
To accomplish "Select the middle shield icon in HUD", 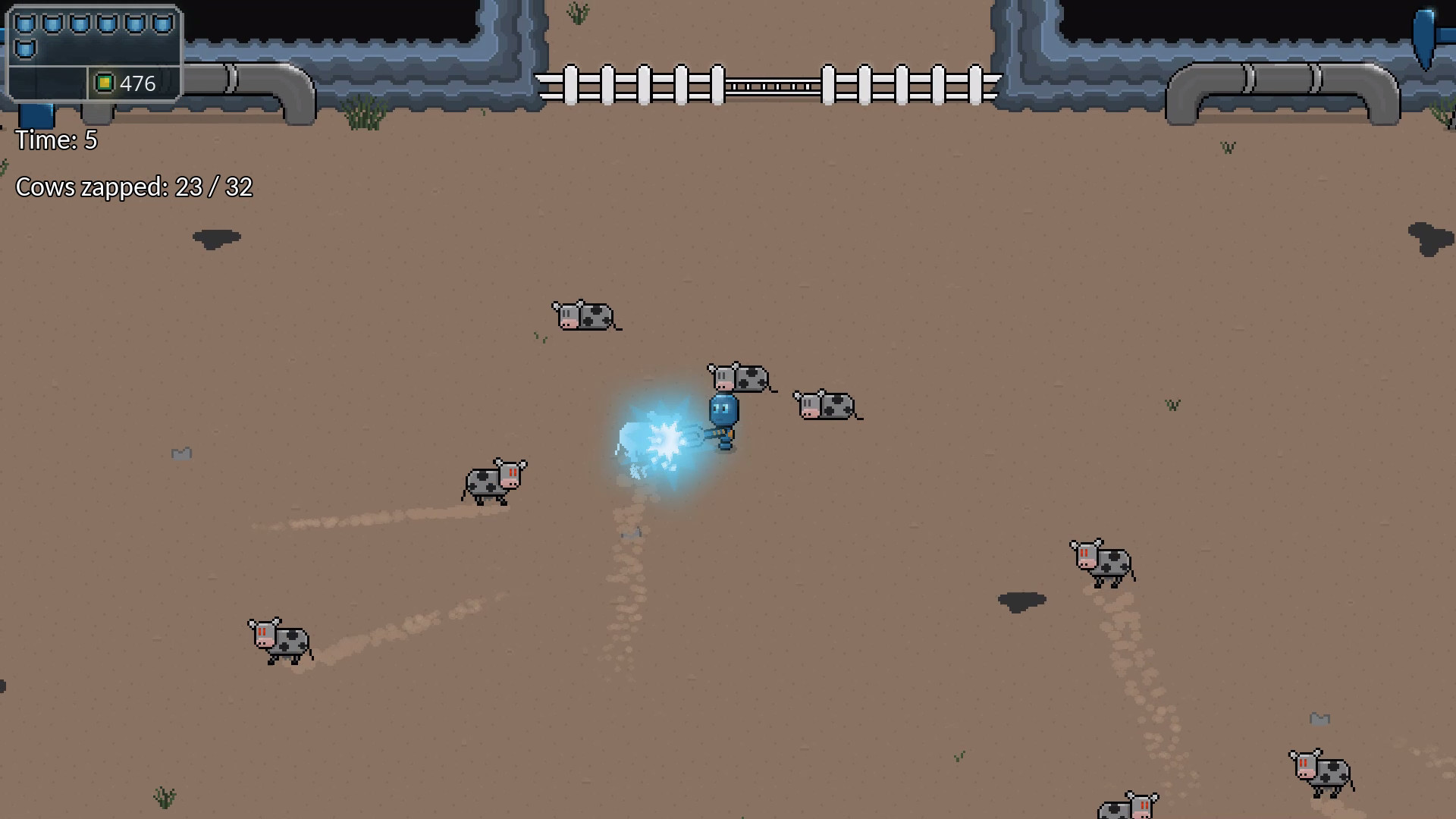I will click(x=80, y=24).
